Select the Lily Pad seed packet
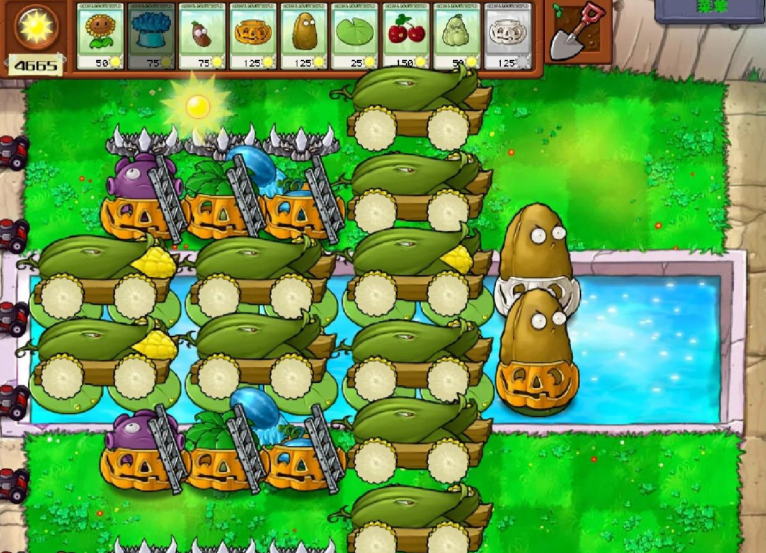This screenshot has width=766, height=553. coord(355,36)
